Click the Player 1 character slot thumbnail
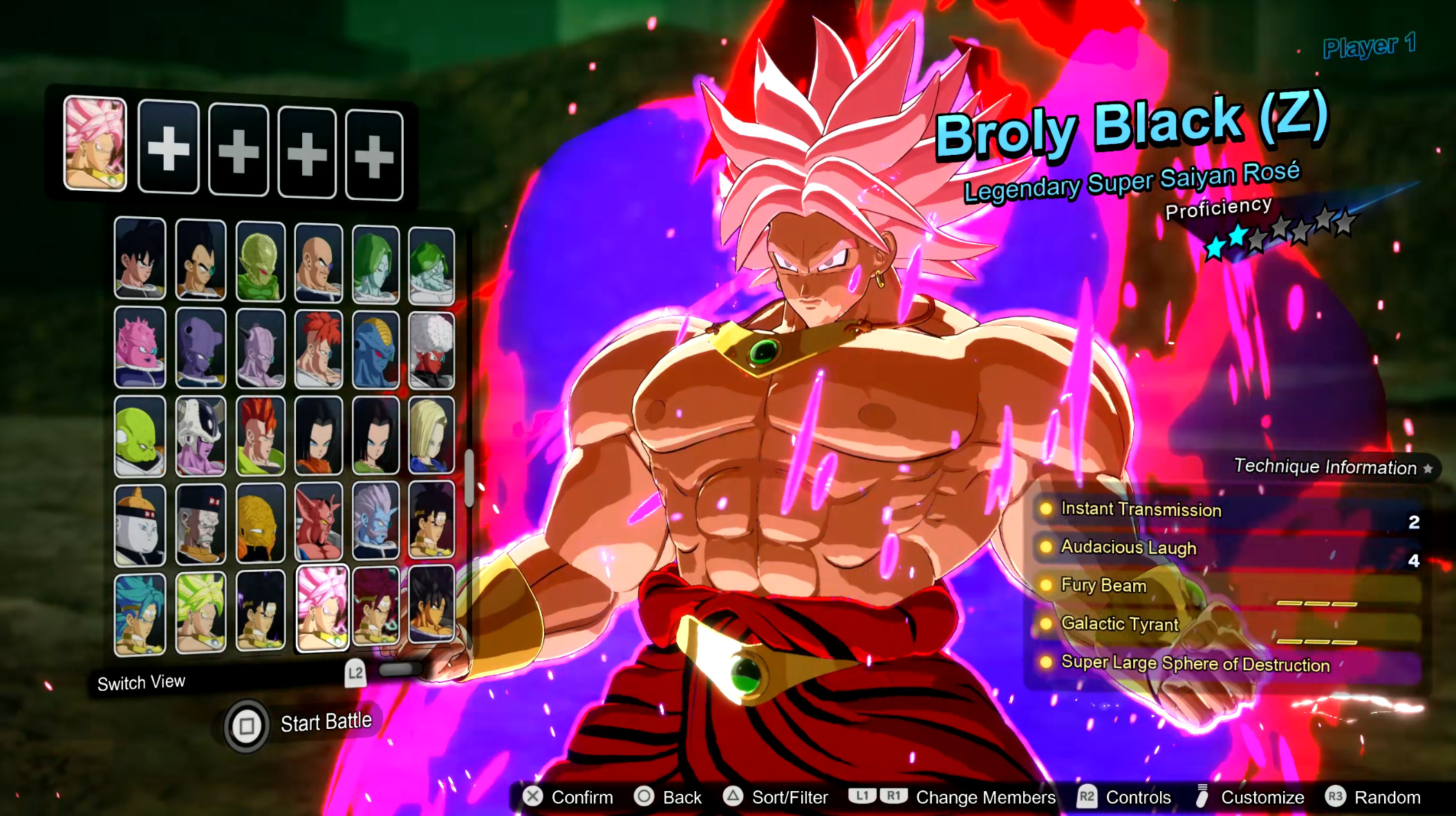Screen dimensions: 1456x816 point(95,145)
